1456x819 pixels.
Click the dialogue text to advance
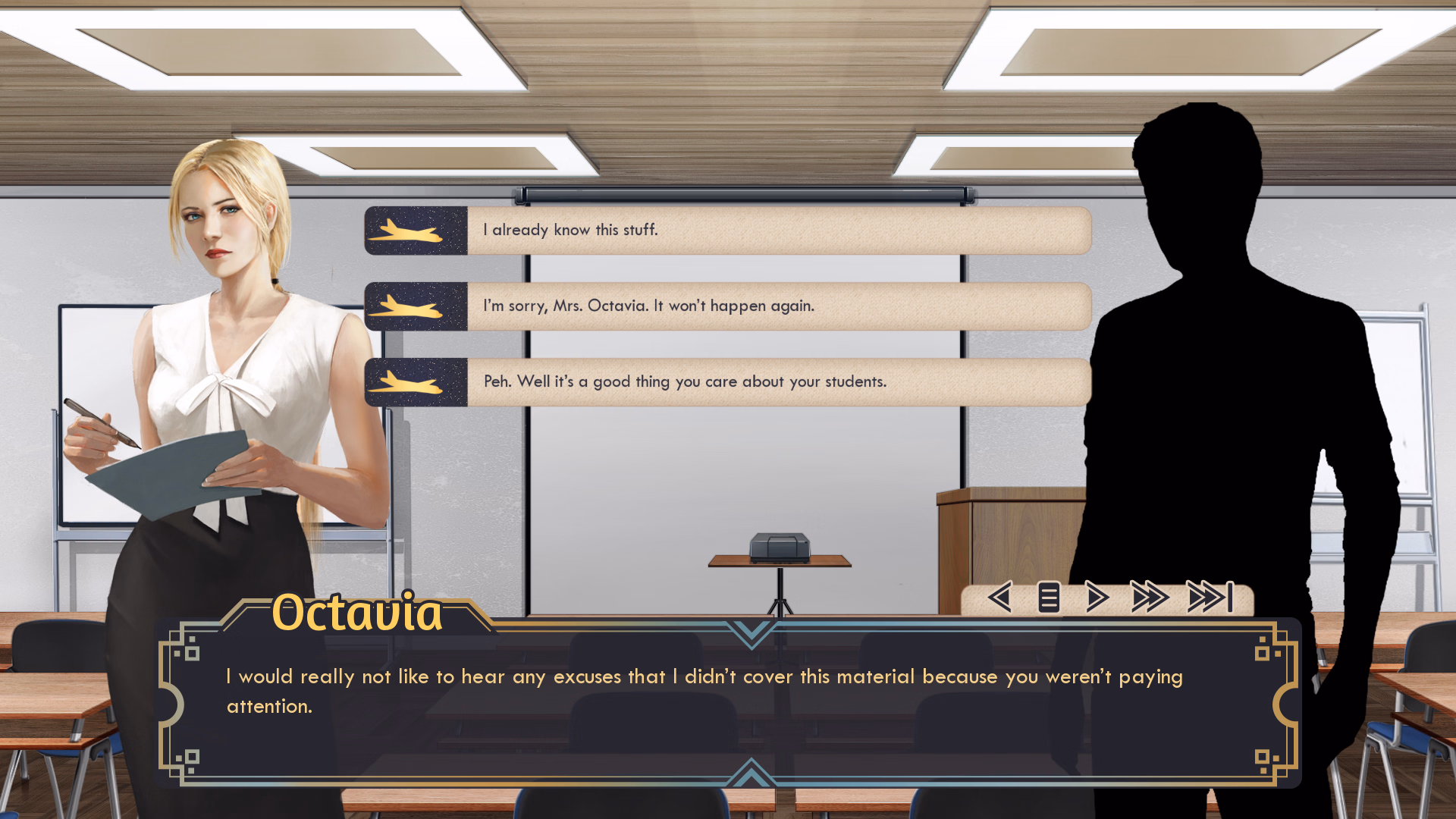[682, 690]
